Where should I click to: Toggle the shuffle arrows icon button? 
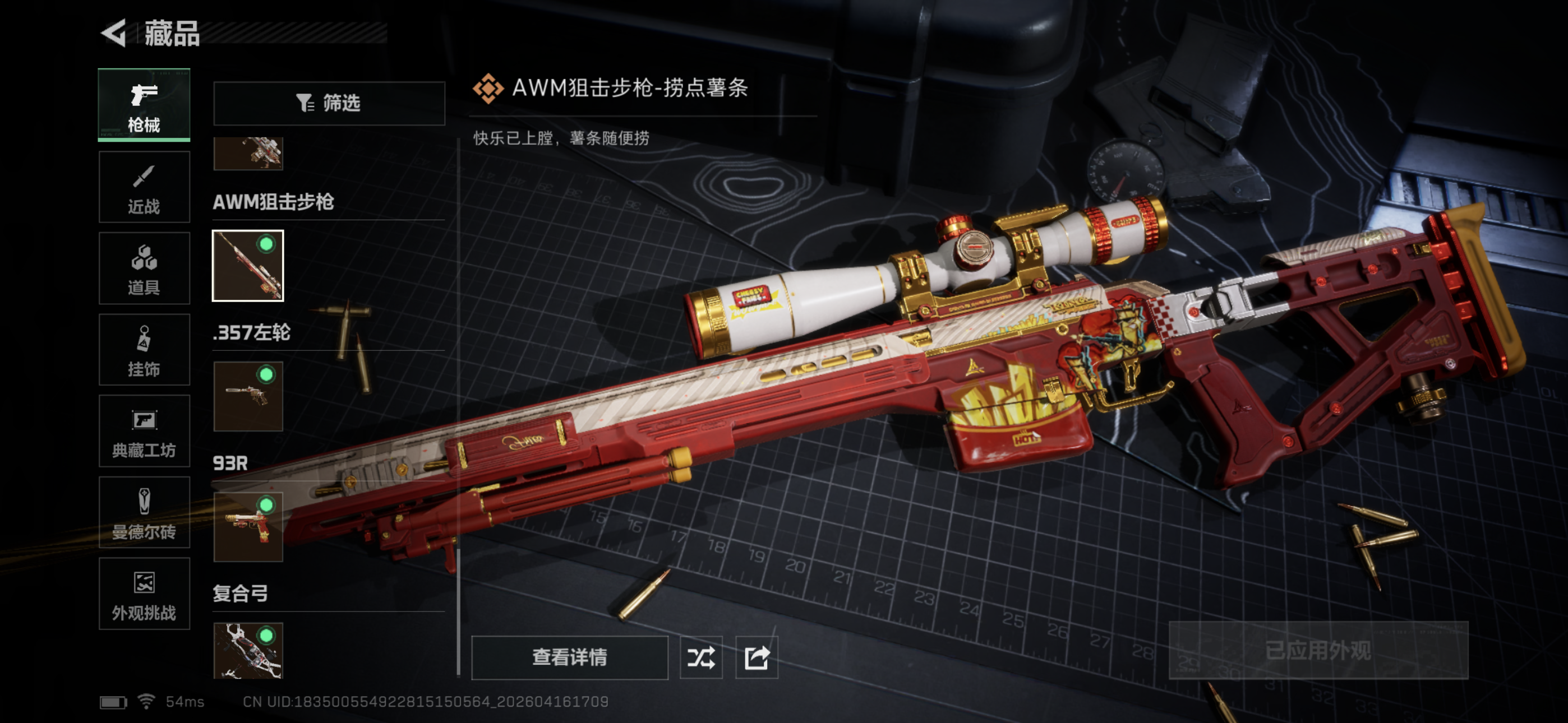click(x=700, y=657)
